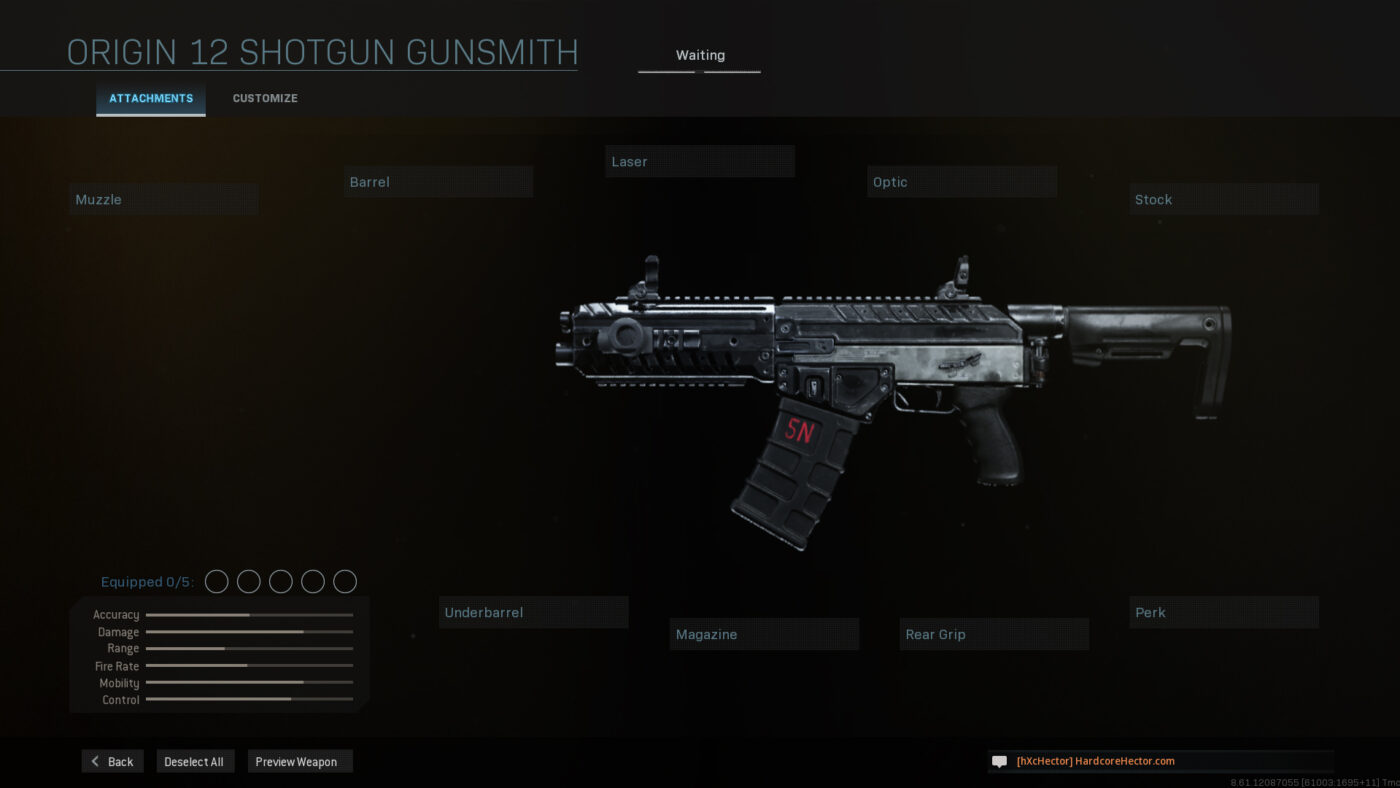The image size is (1400, 788).
Task: Select the fifth Equipped attachment circle
Action: (345, 581)
